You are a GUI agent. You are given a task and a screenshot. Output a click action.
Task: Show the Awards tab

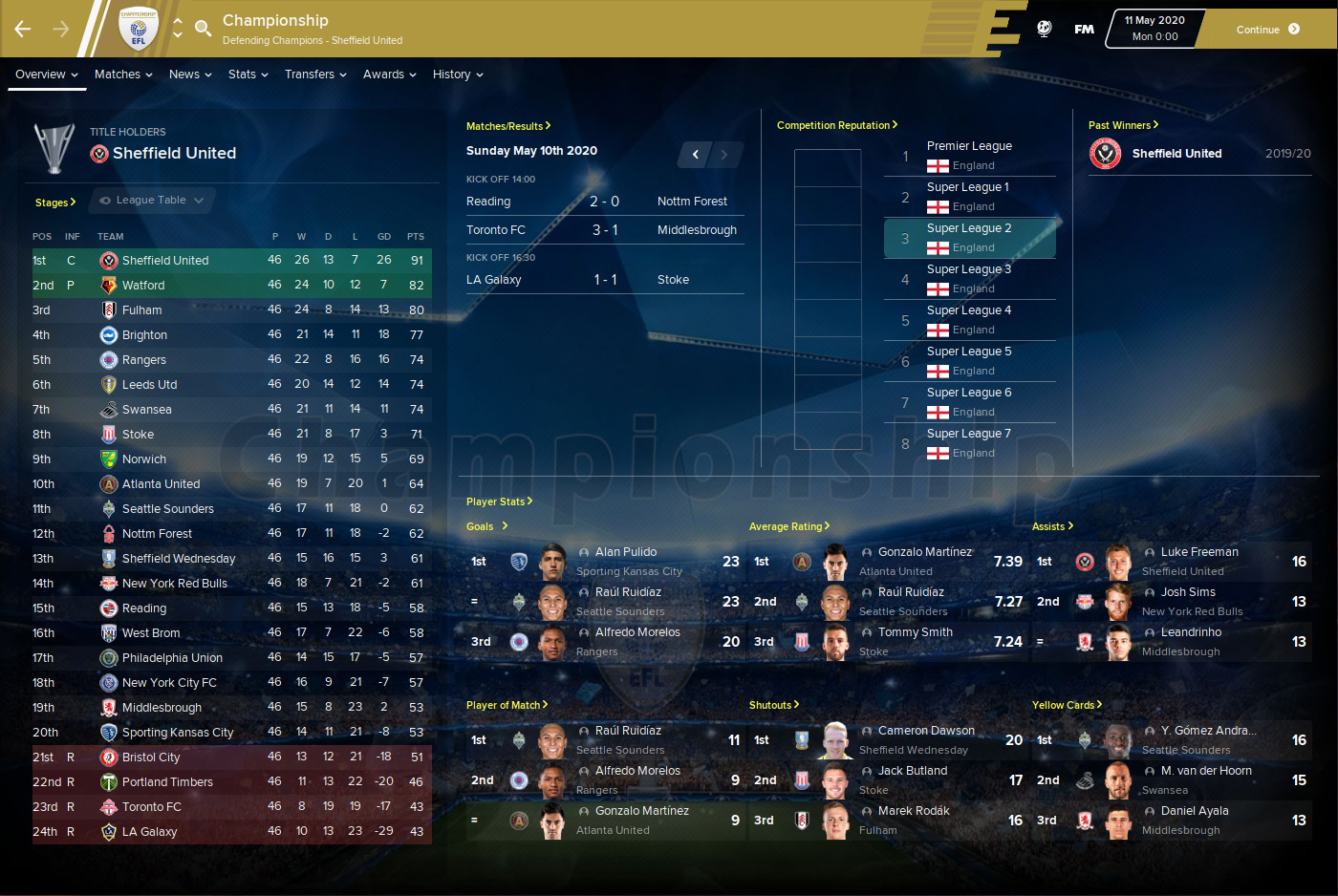click(x=389, y=75)
